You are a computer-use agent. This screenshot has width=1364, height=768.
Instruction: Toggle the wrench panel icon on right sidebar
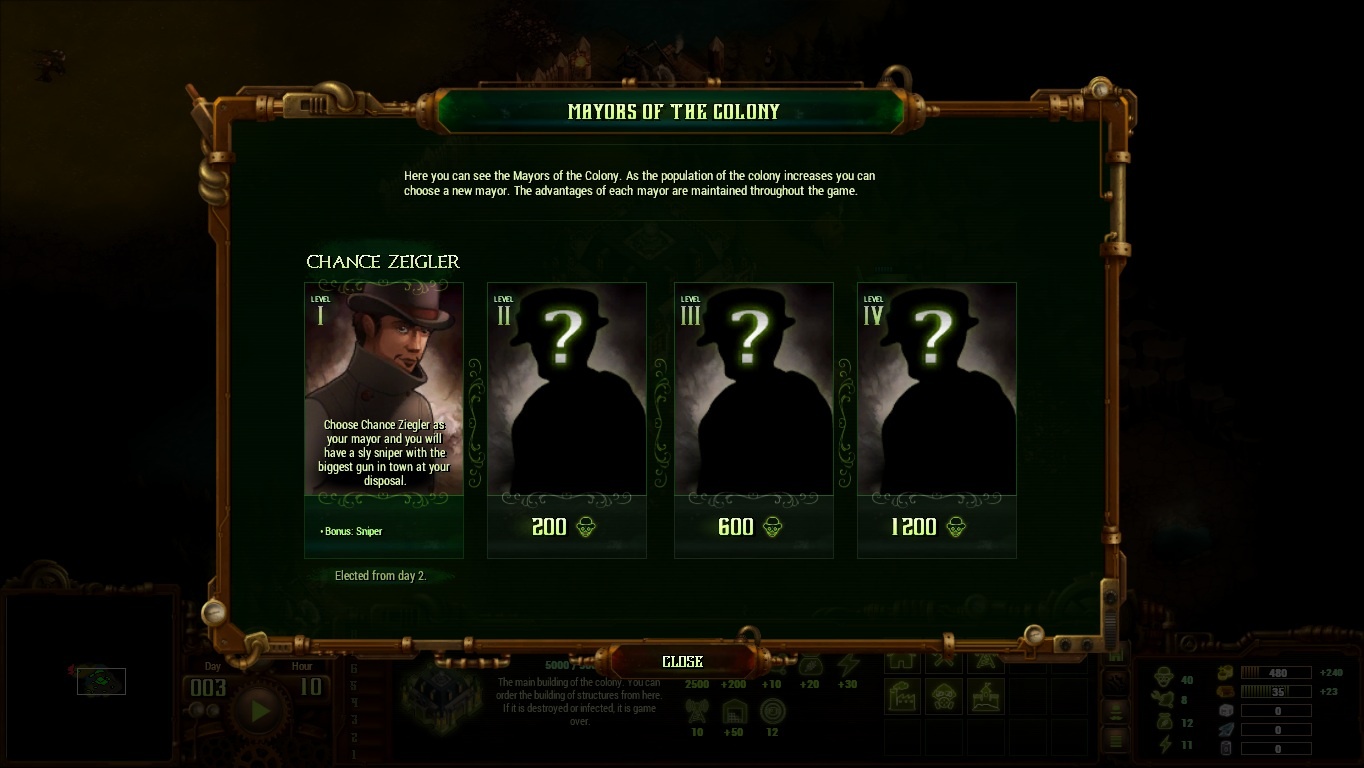[1115, 681]
